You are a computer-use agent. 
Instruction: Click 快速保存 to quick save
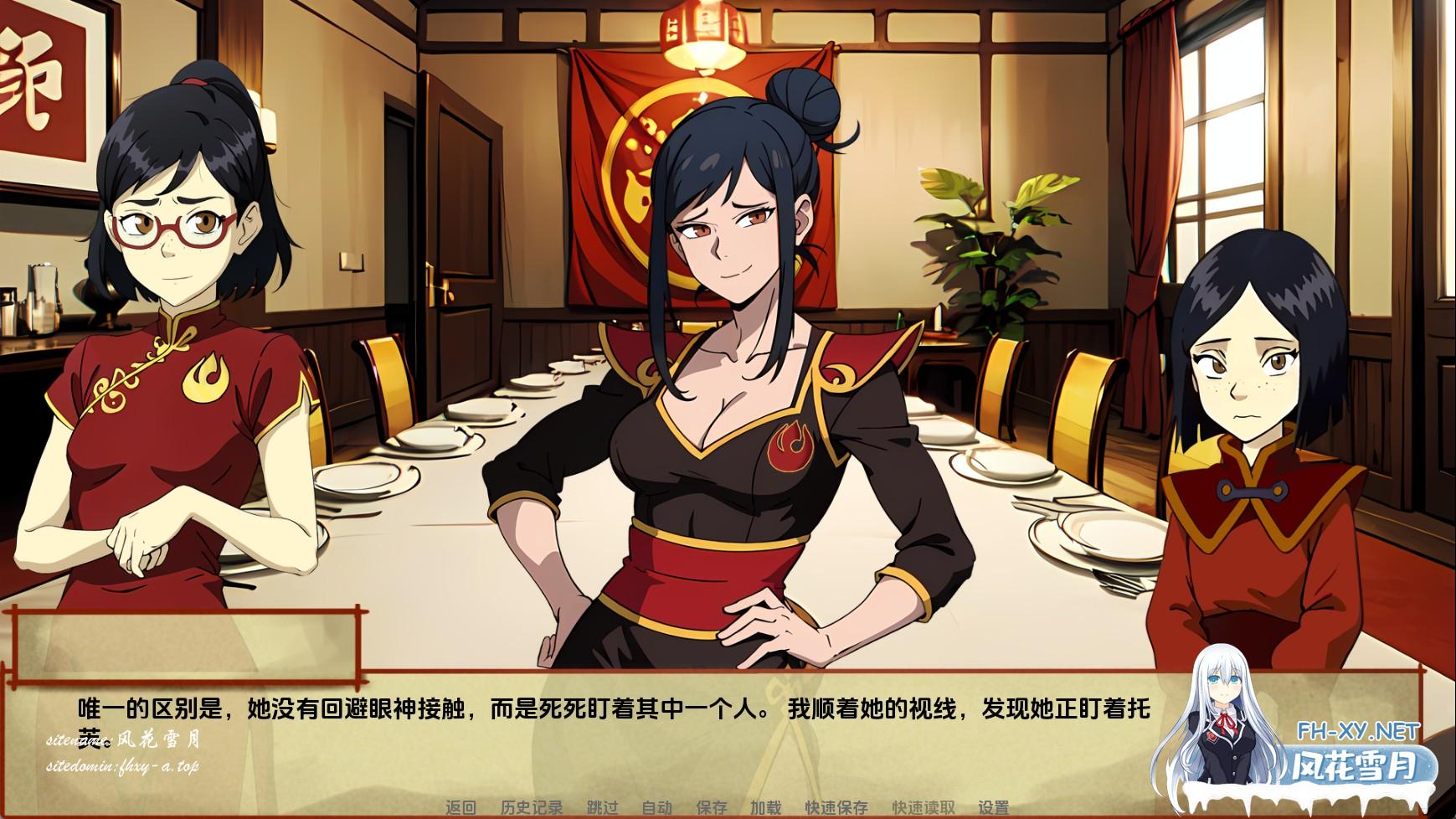click(837, 807)
